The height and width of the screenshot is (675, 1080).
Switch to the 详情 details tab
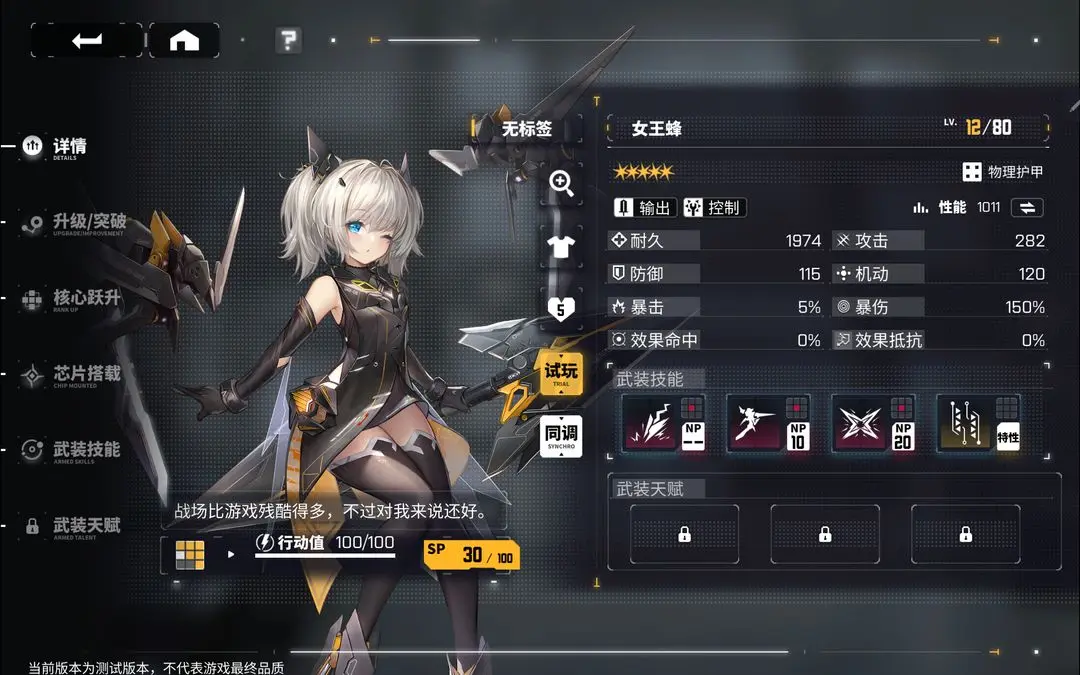tap(68, 146)
